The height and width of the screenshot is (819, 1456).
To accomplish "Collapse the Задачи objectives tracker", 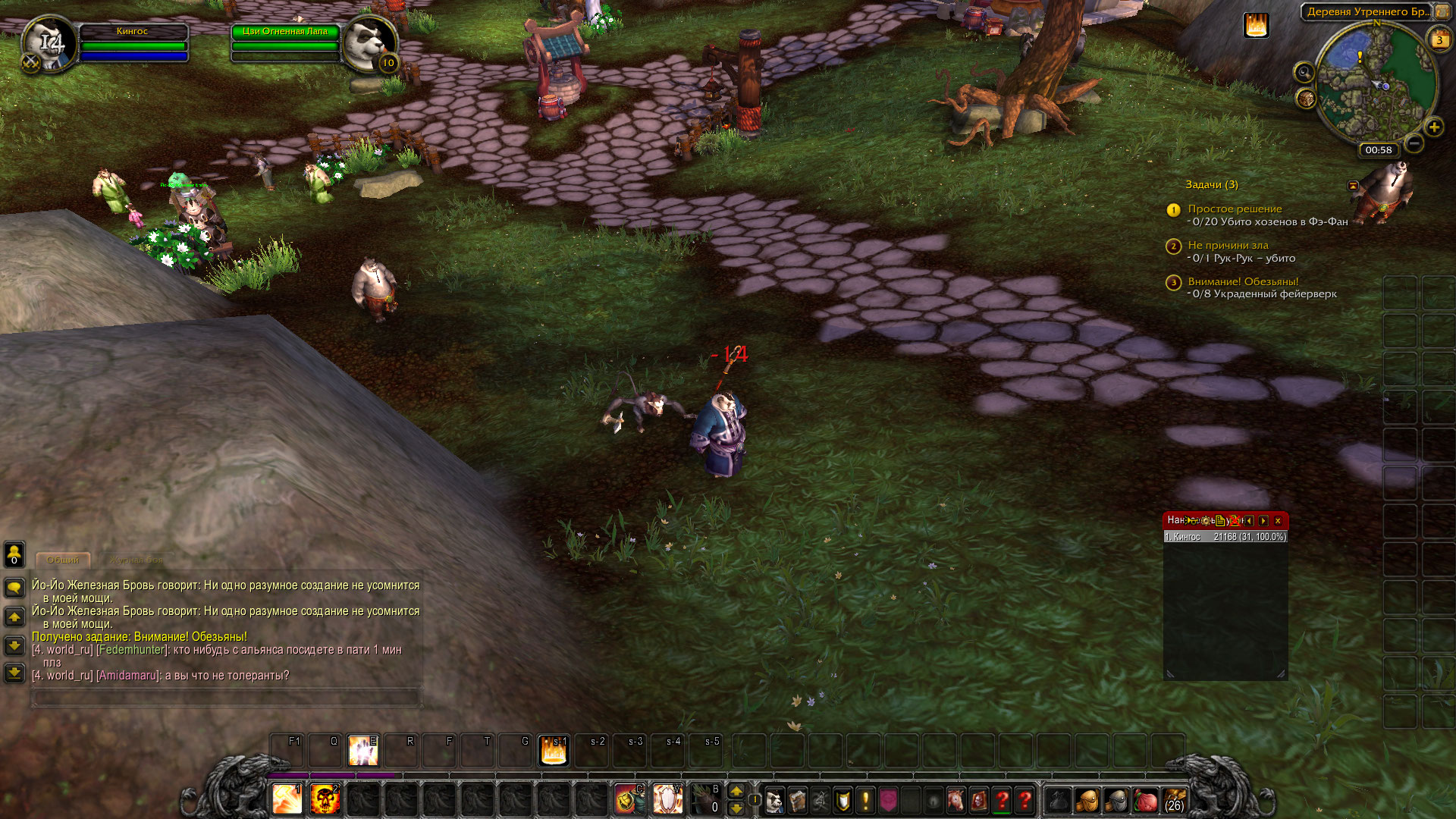I will pos(1353,185).
